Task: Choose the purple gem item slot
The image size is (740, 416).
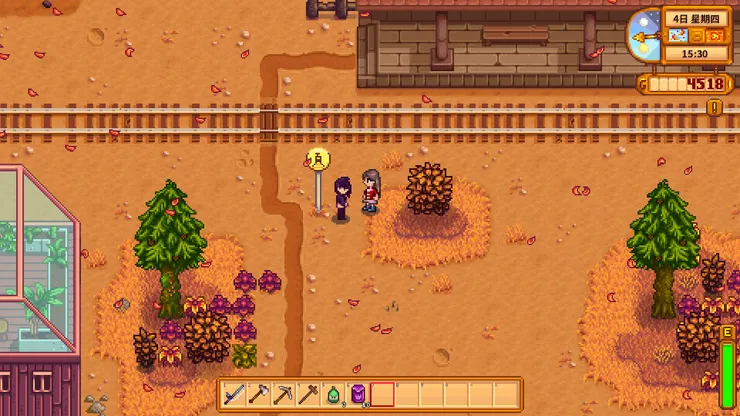Action: (x=357, y=394)
